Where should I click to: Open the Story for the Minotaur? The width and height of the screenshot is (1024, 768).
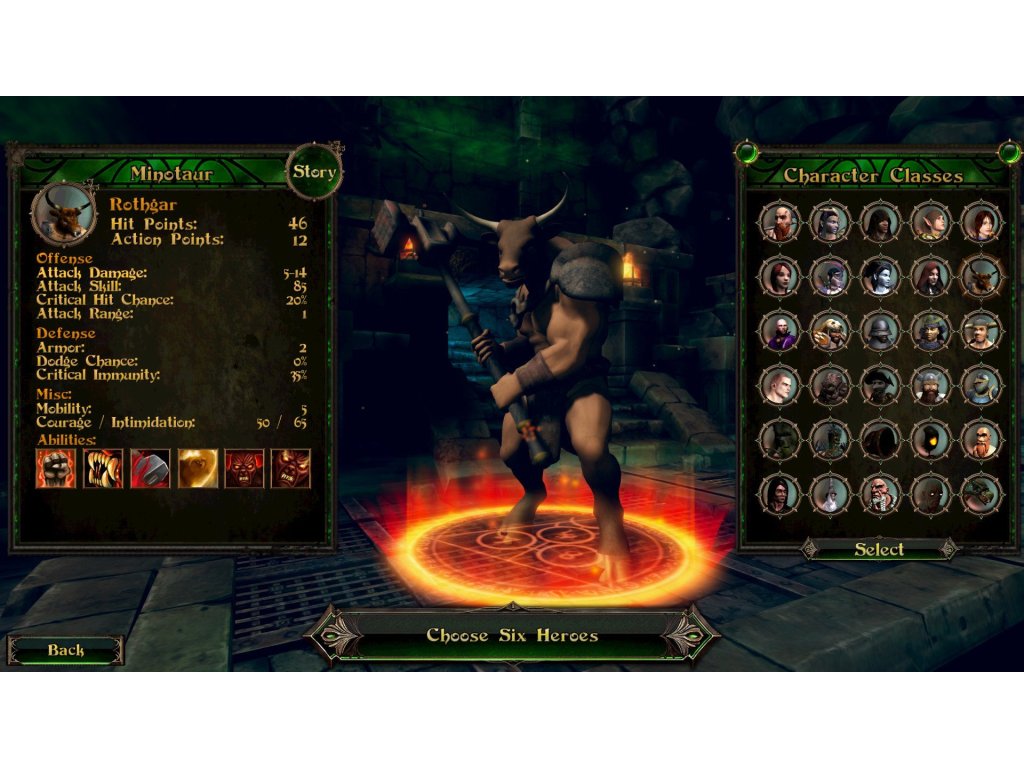point(314,171)
